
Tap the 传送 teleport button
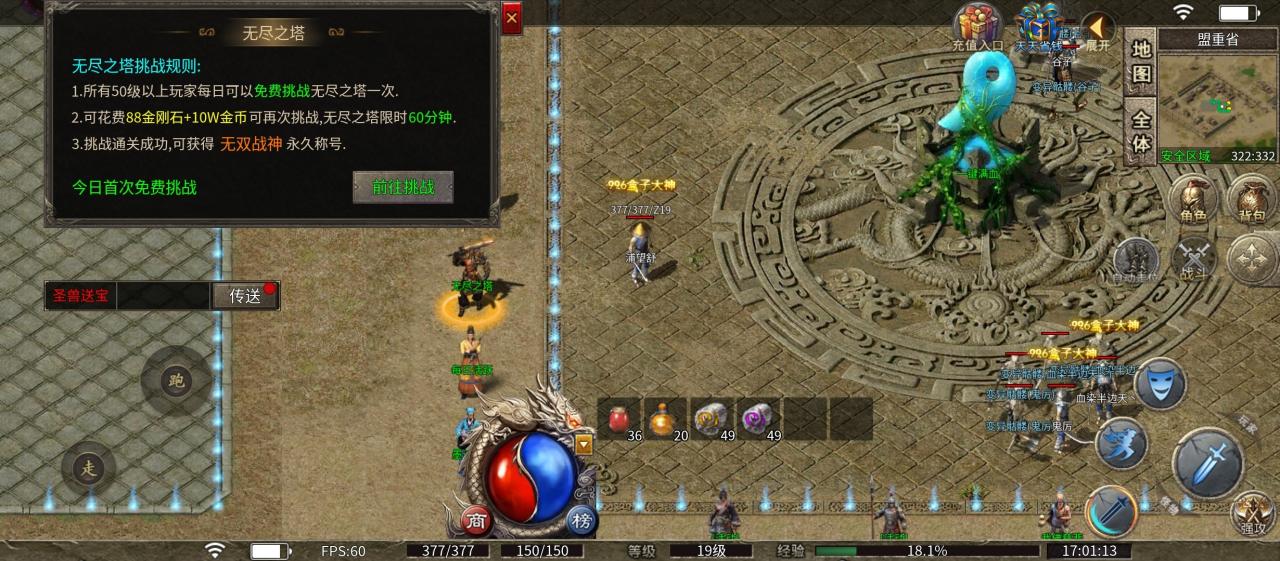[244, 296]
